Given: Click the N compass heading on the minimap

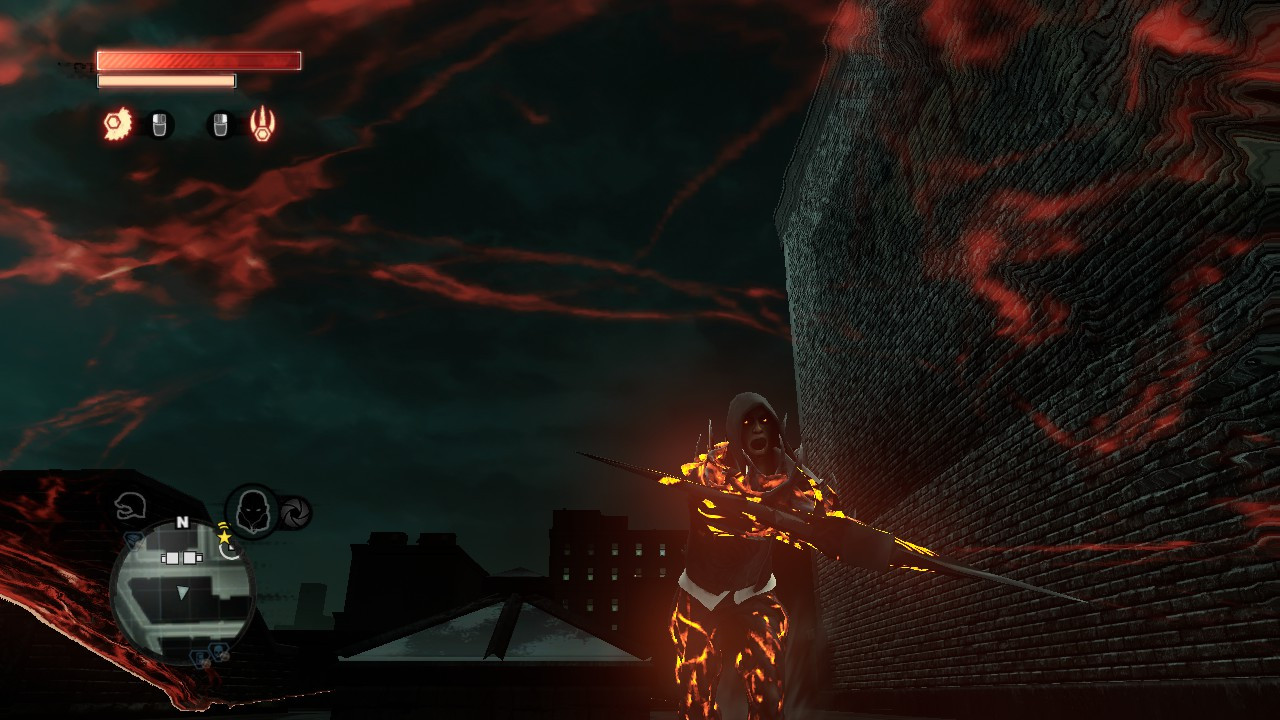Looking at the screenshot, I should [x=182, y=523].
